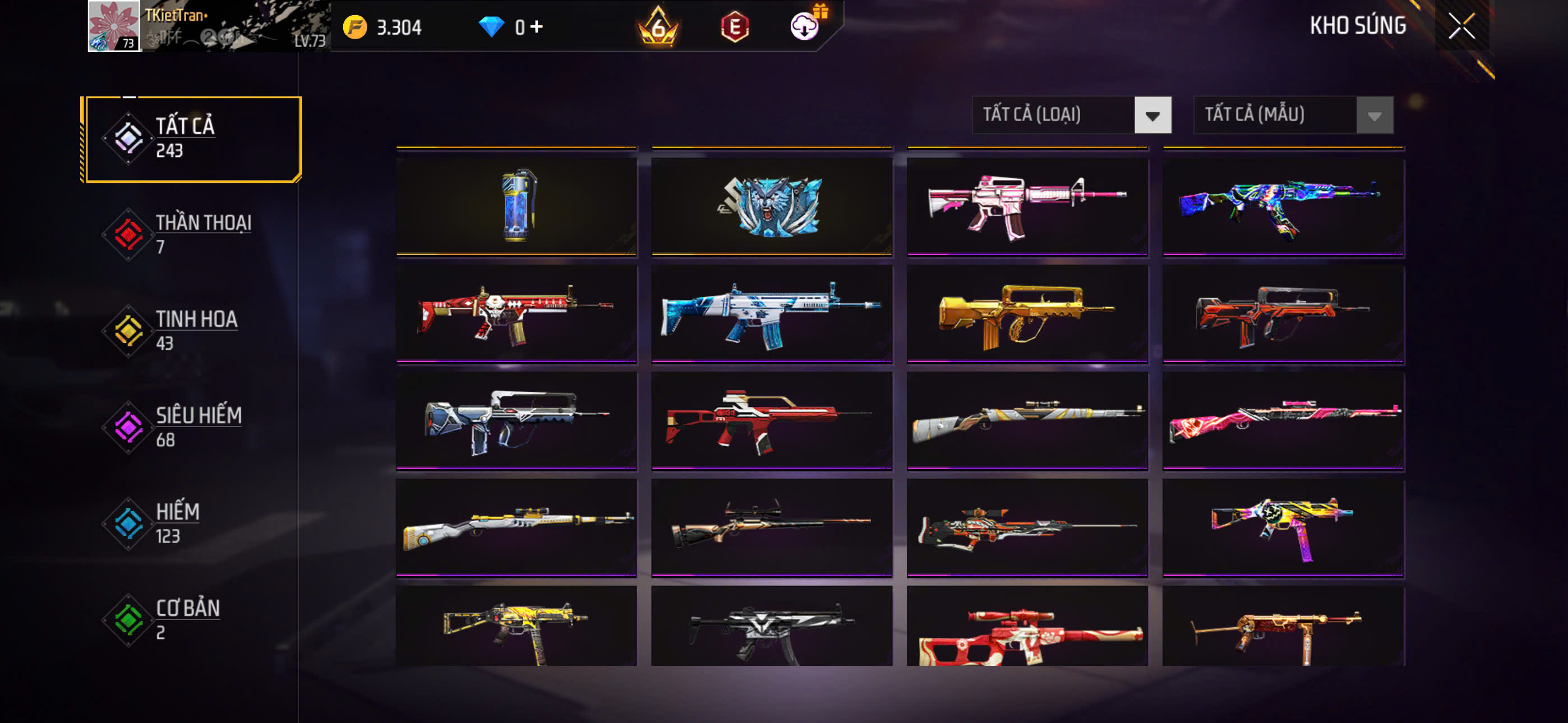This screenshot has height=723, width=1568.
Task: Choose the golden FAMAS skin
Action: (x=1027, y=313)
